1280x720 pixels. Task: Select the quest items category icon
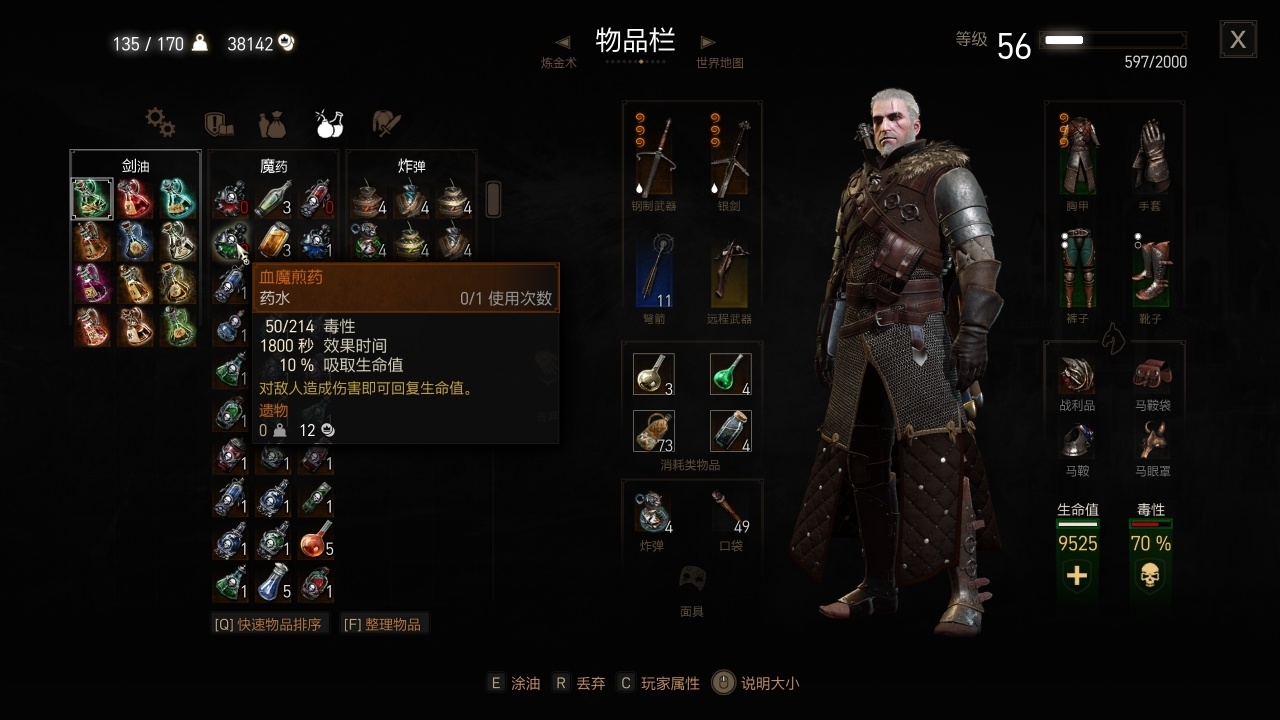point(218,123)
